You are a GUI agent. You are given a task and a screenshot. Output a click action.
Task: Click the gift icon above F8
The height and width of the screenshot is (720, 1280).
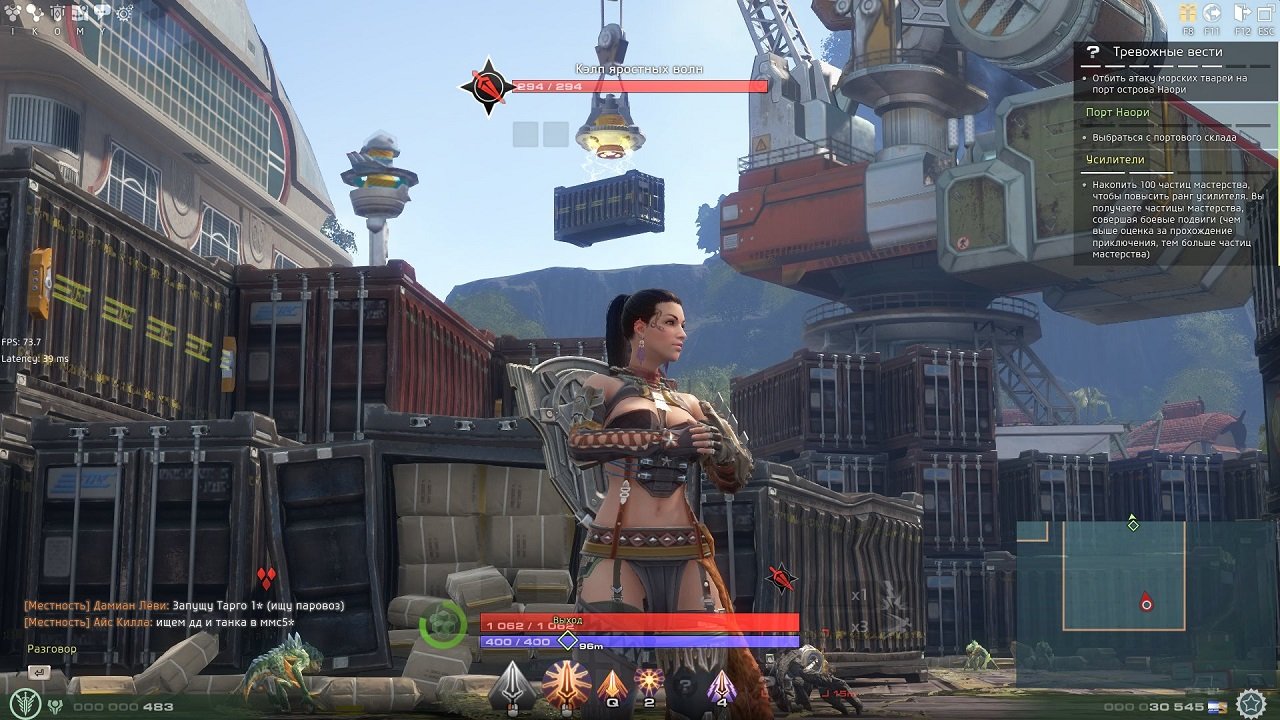pos(1188,11)
